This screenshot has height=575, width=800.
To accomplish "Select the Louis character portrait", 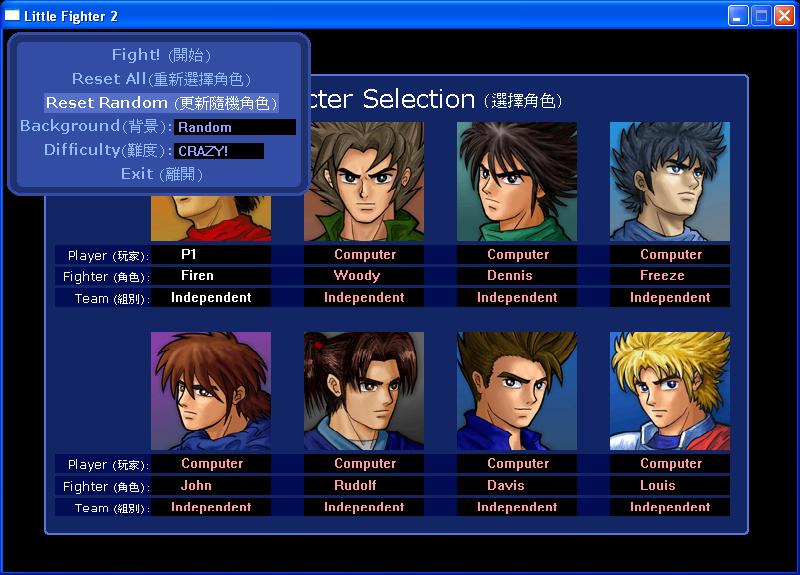I will click(670, 391).
